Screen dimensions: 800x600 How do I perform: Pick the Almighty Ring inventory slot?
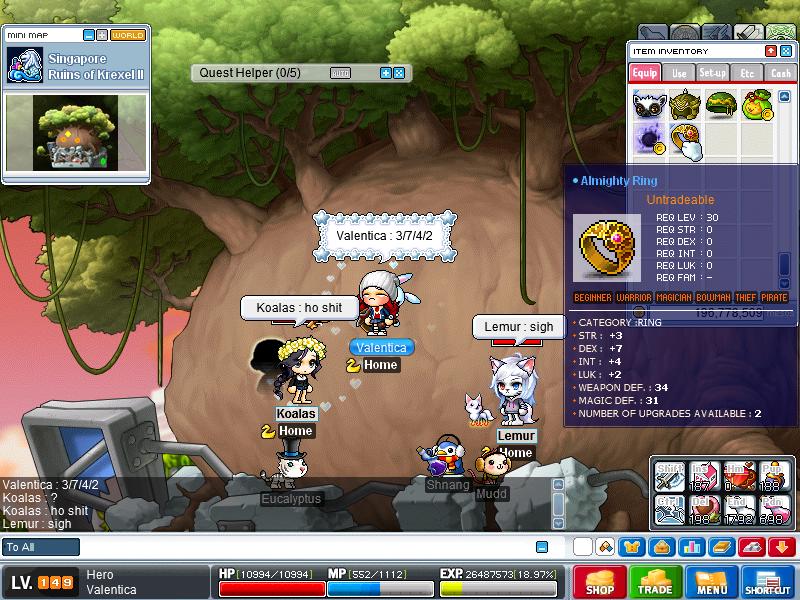point(685,138)
